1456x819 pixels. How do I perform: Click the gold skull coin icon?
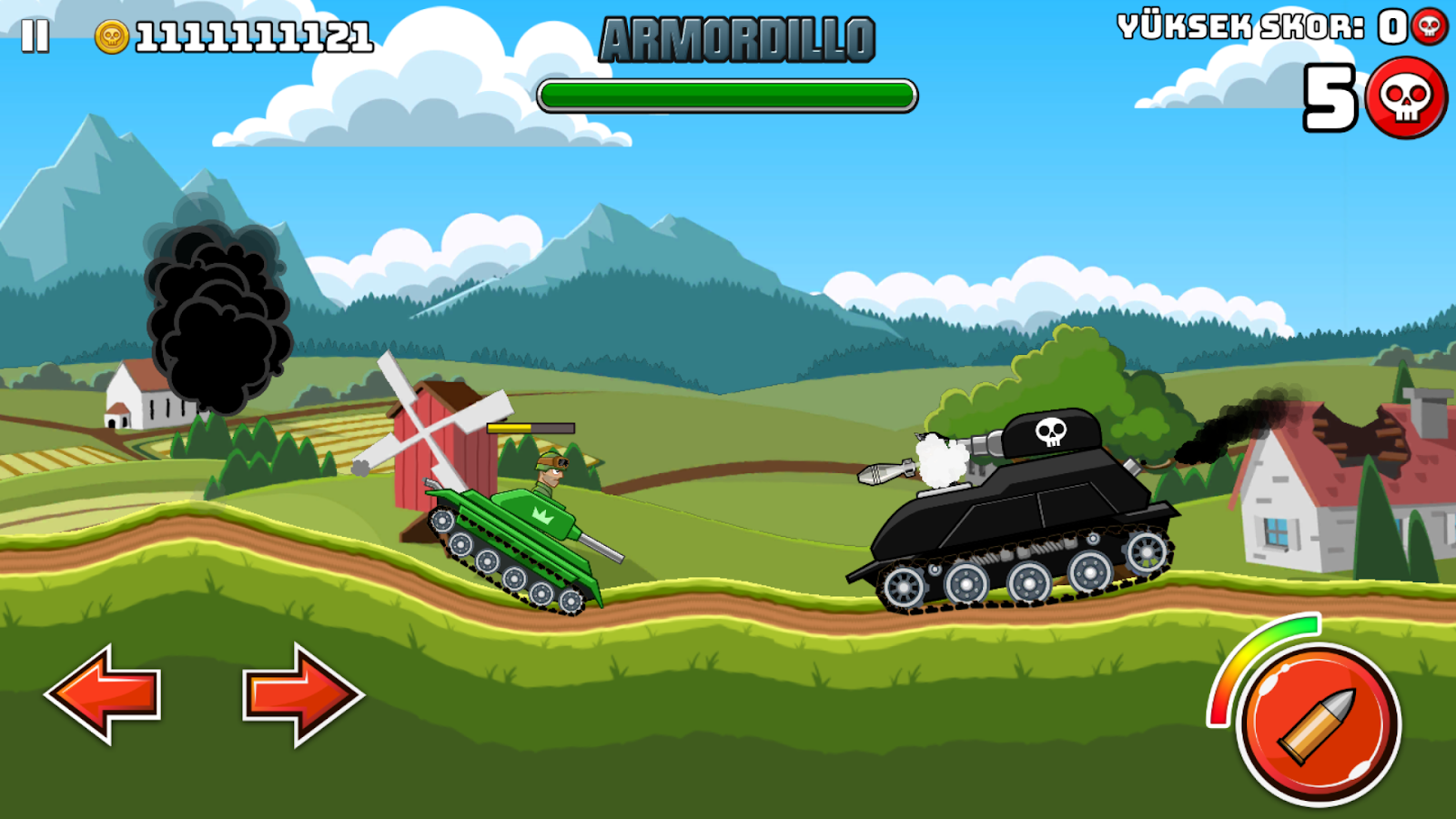click(111, 35)
